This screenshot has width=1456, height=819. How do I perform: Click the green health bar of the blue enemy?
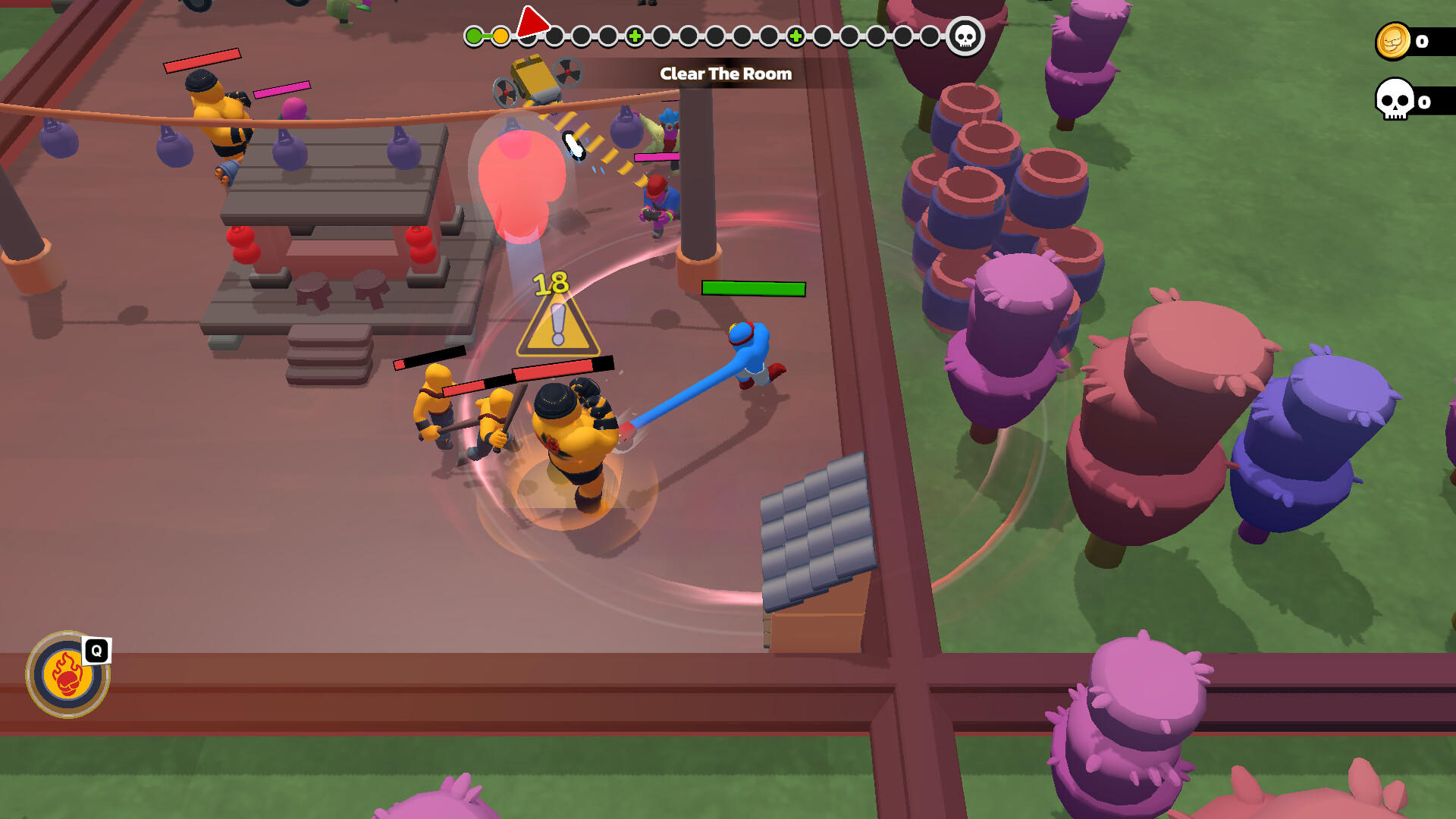point(752,289)
